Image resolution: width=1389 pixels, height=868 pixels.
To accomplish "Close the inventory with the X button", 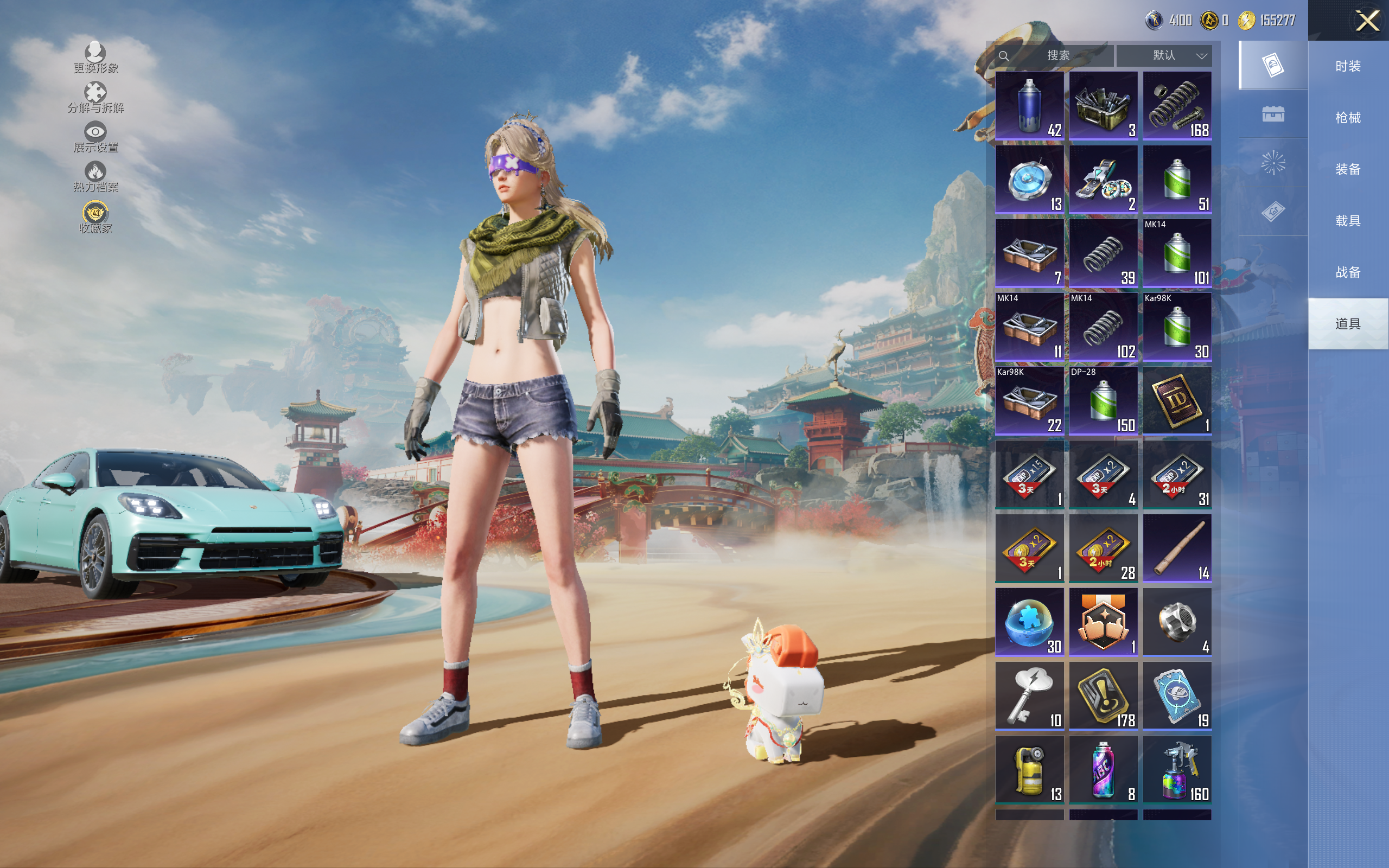I will coord(1367,21).
